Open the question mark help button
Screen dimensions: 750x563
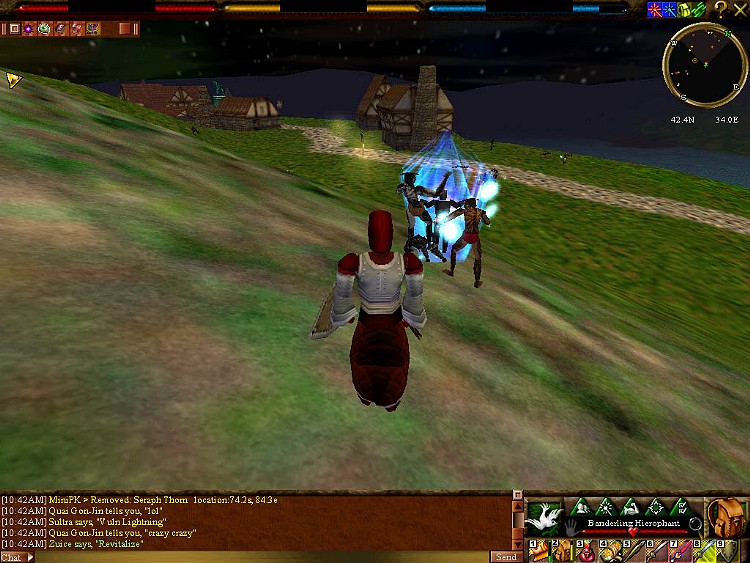tap(720, 9)
